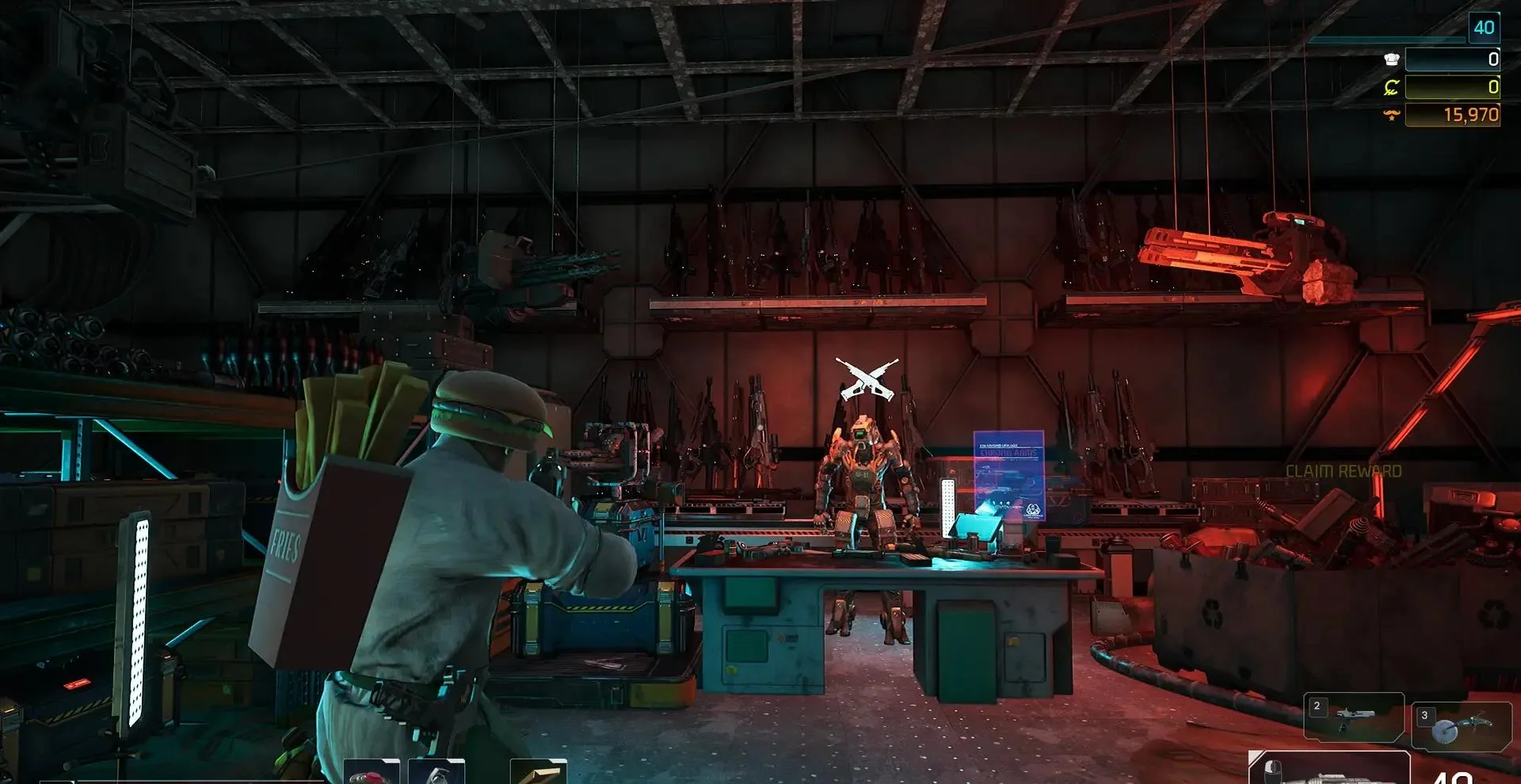Use the grenade ability slot
Viewport: 1521px width, 784px height.
[x=436, y=774]
